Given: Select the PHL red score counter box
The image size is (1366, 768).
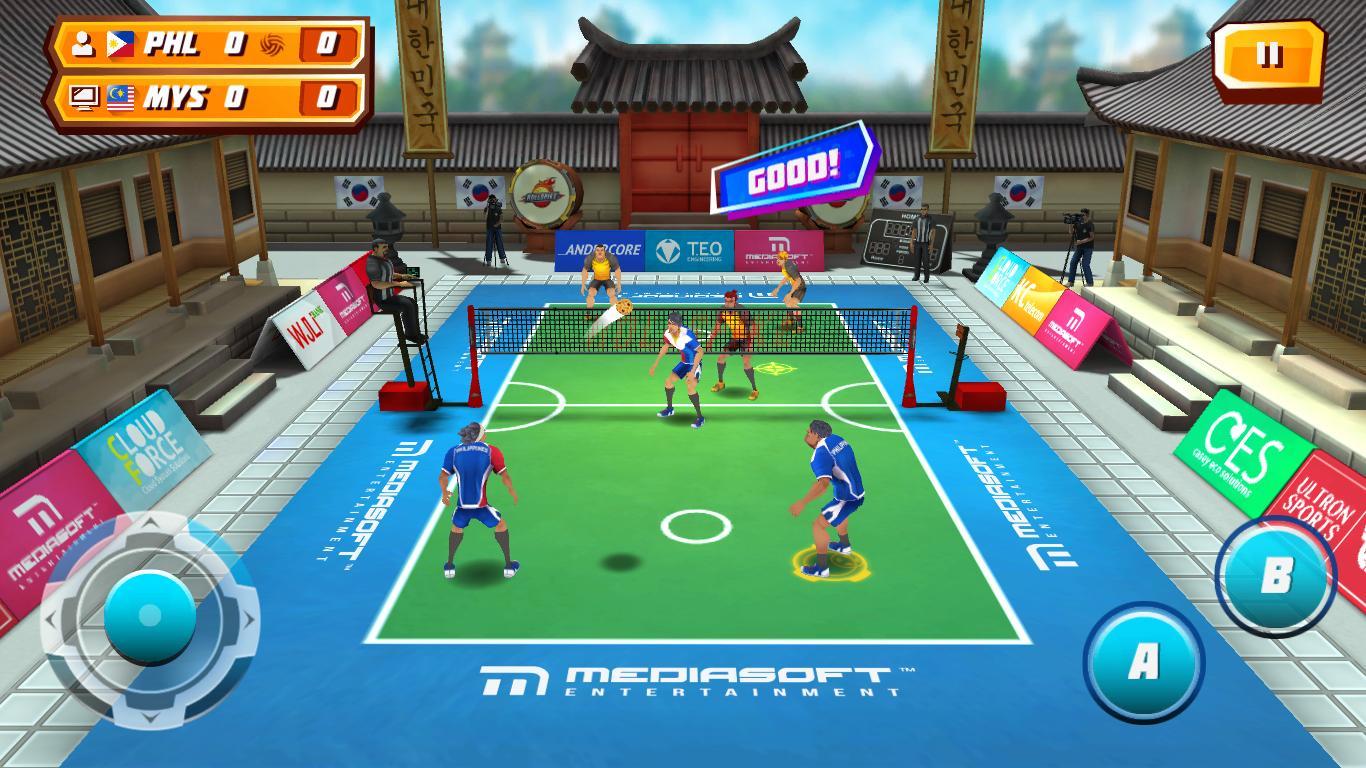Looking at the screenshot, I should click(x=325, y=44).
